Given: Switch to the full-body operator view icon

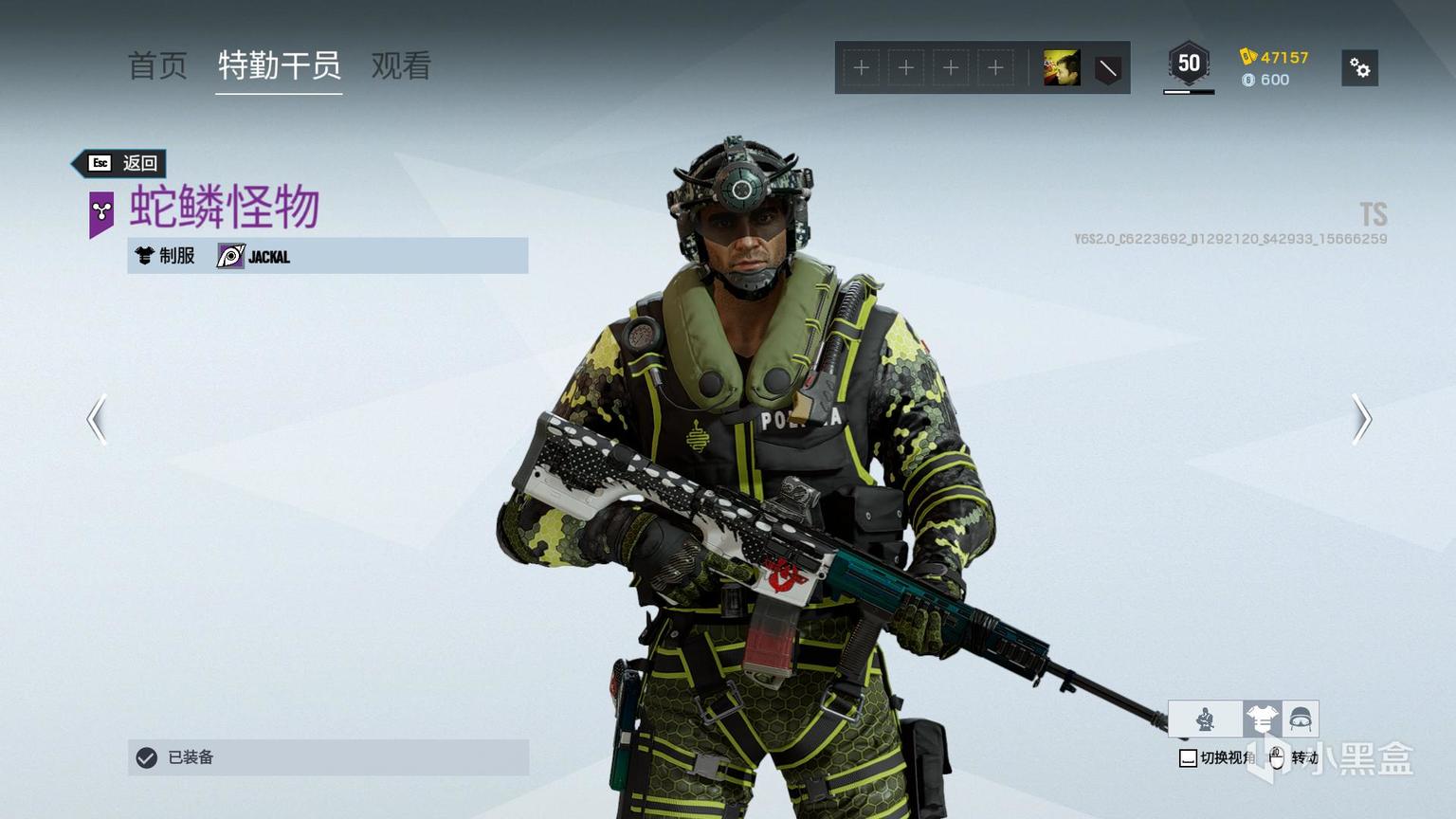Looking at the screenshot, I should [x=1205, y=719].
